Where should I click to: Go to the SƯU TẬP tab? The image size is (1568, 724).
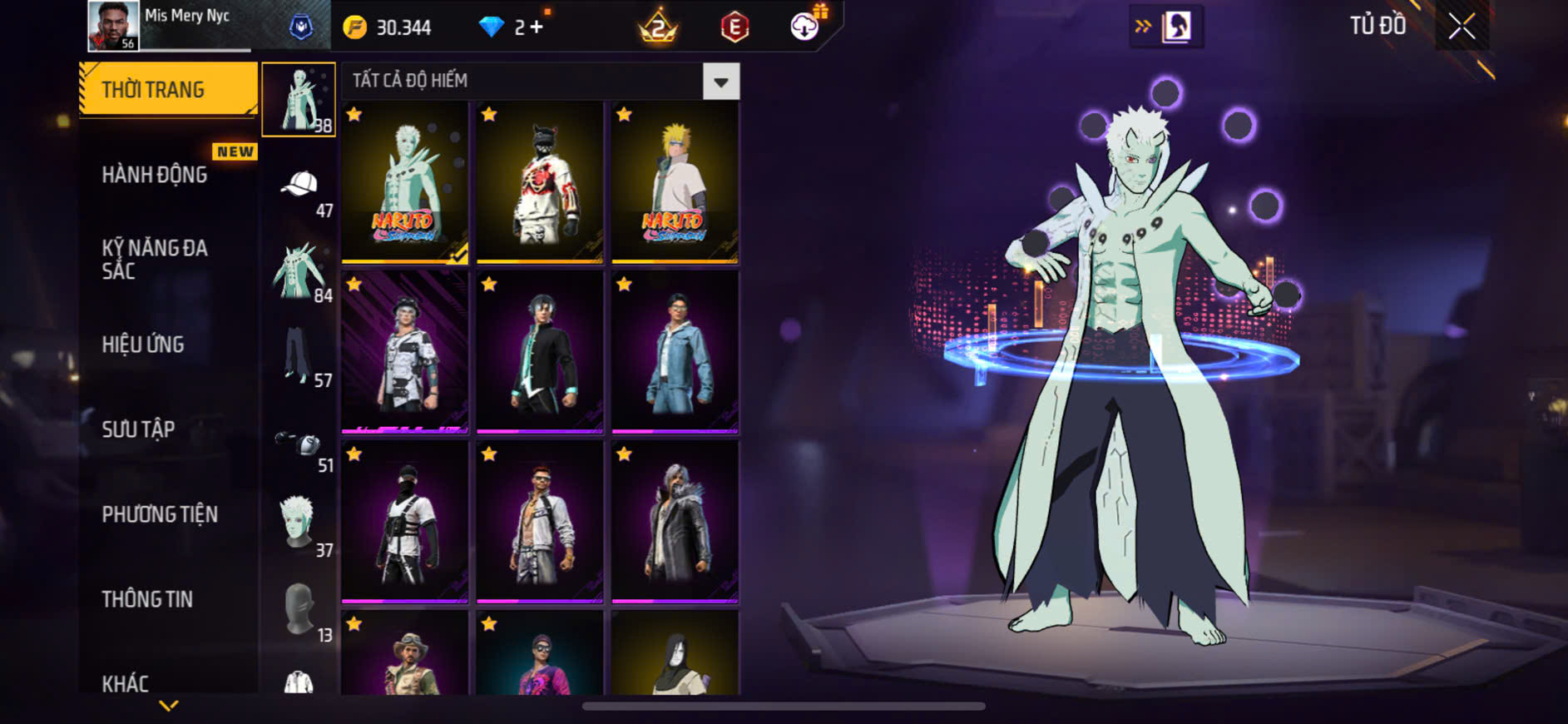point(138,429)
